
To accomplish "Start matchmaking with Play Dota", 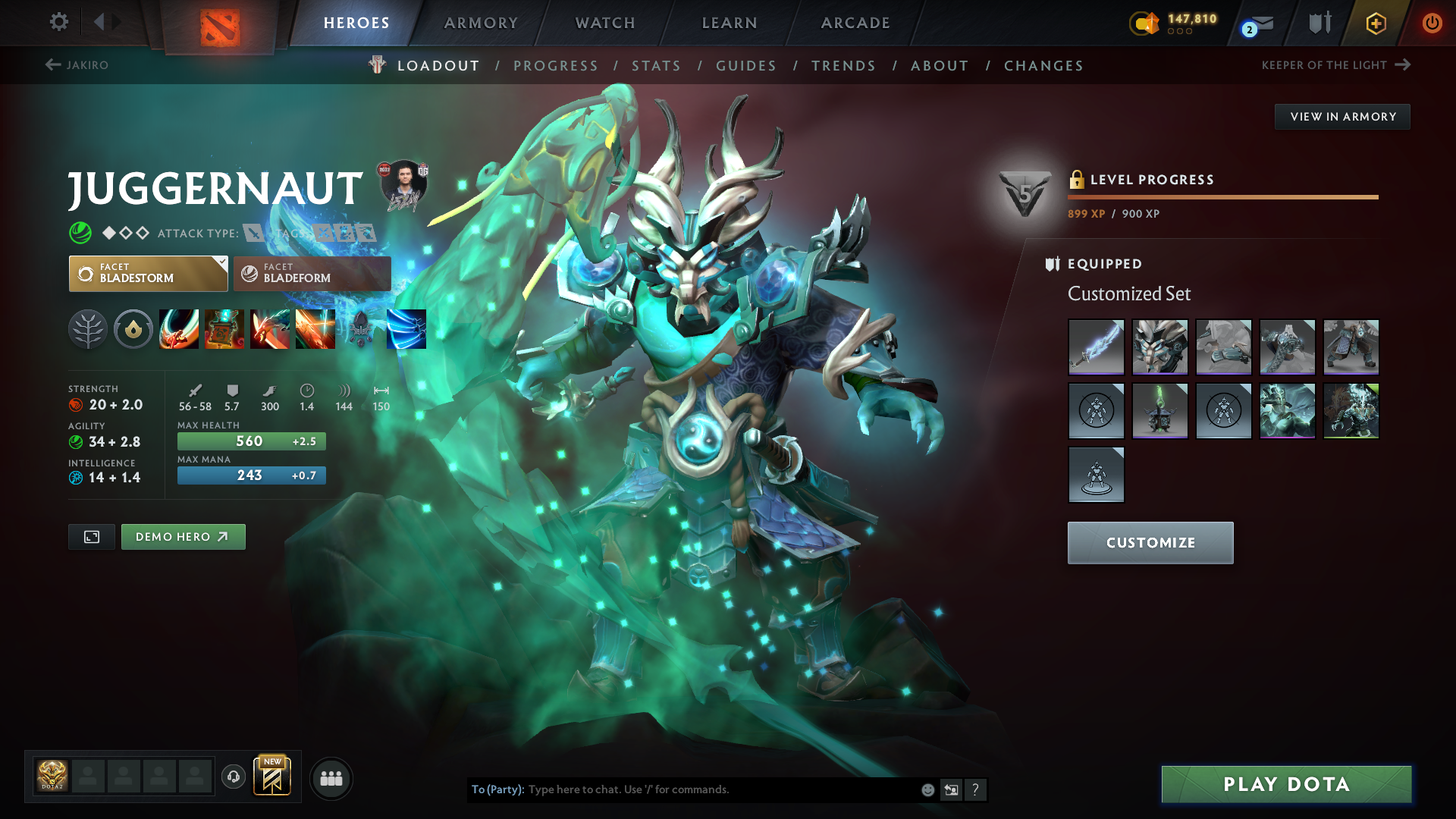I will [x=1286, y=784].
